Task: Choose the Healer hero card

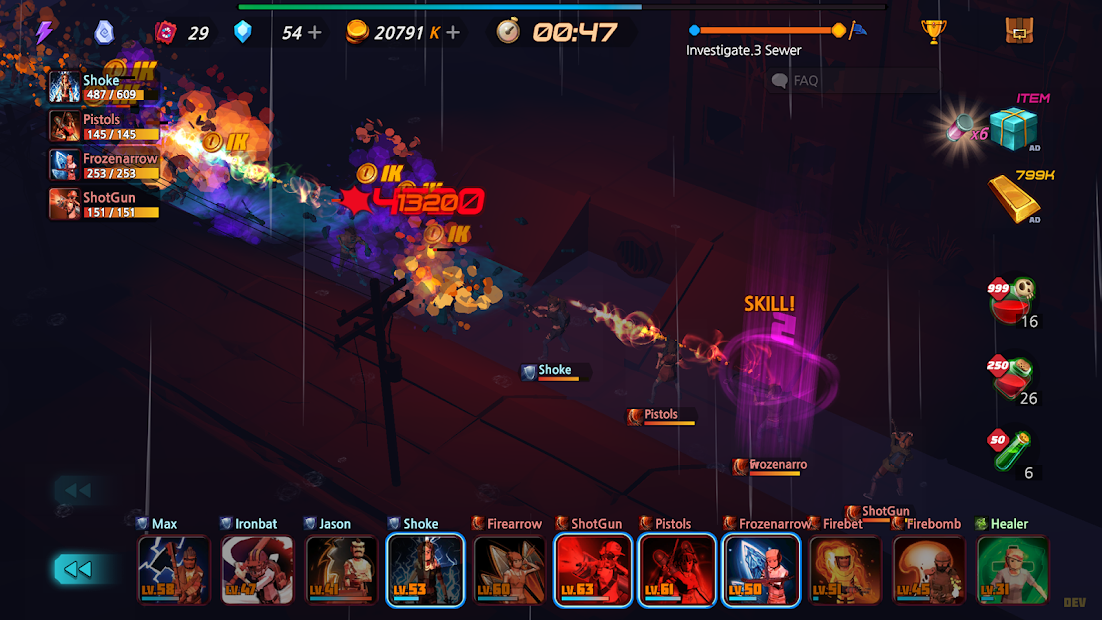Action: tap(1013, 570)
